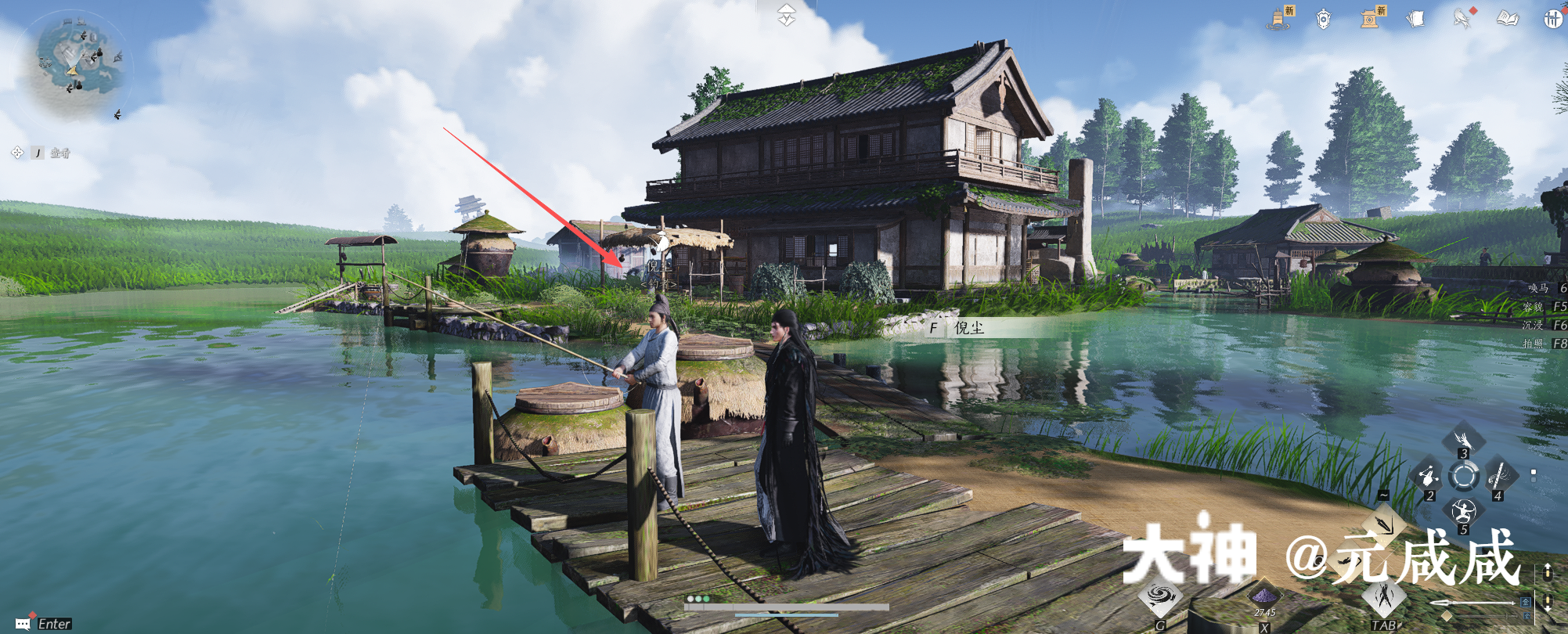Screen dimensions: 1568x634
Task: Open the orange shrine shop icon
Action: click(x=1370, y=18)
